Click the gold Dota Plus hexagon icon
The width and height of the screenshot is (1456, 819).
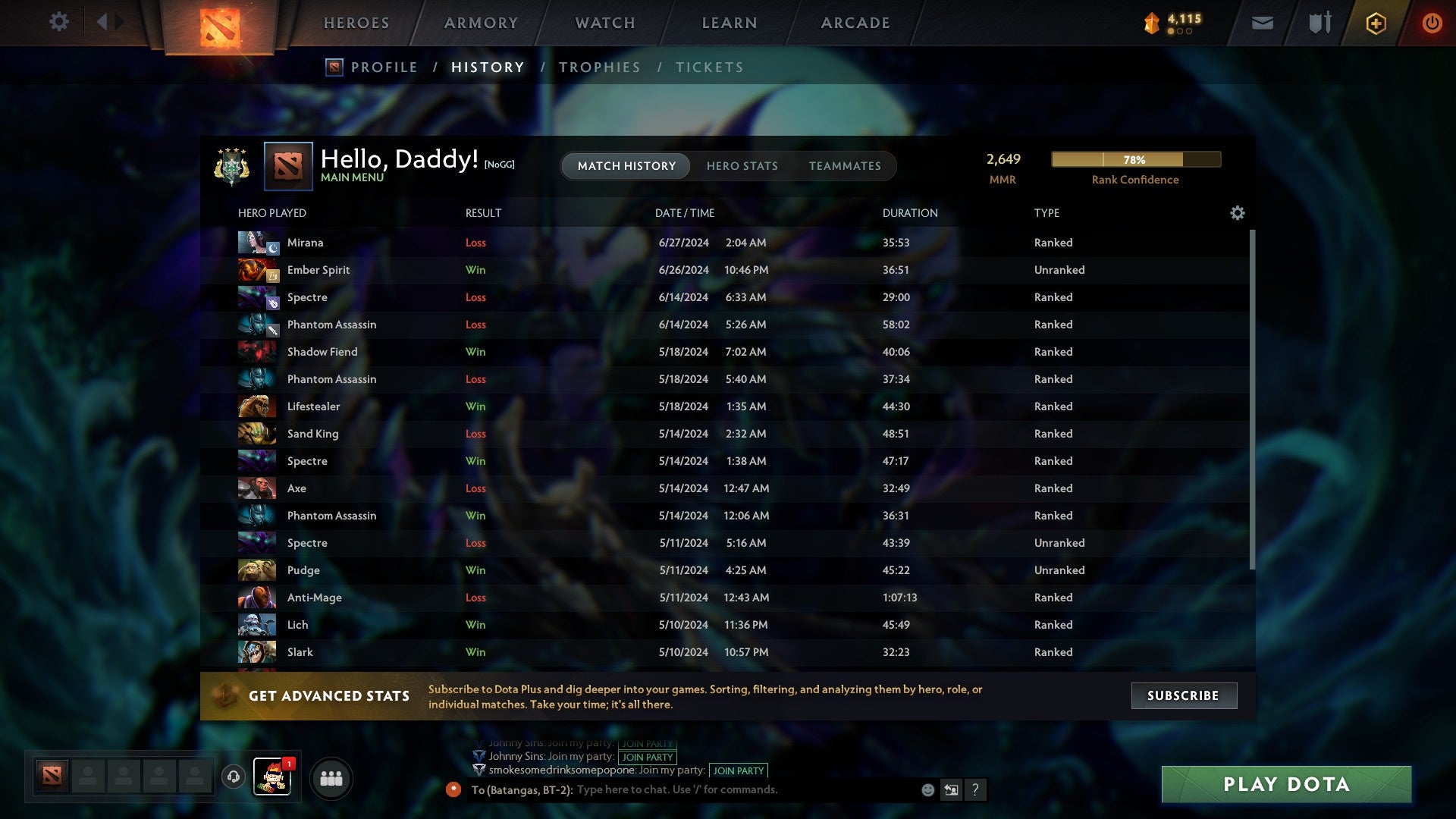click(1376, 23)
